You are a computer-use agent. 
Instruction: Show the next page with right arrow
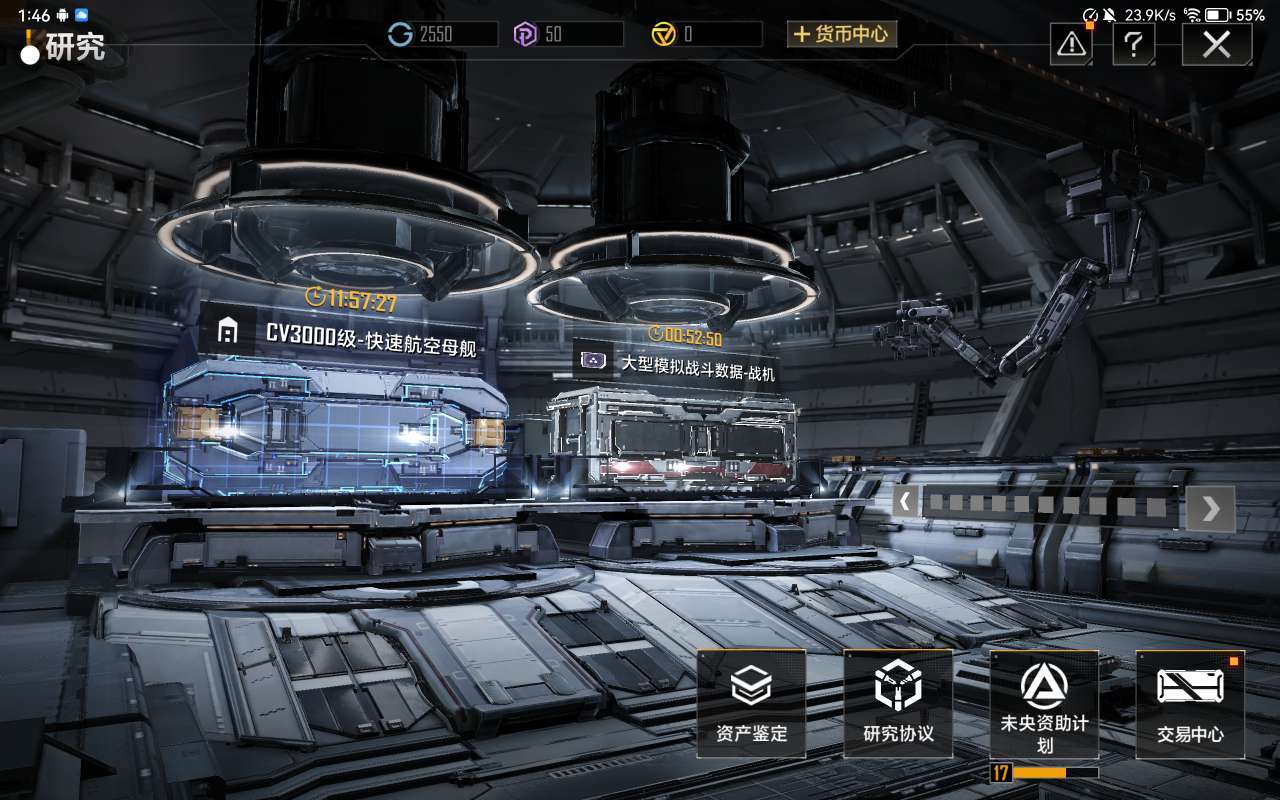pyautogui.click(x=1210, y=508)
